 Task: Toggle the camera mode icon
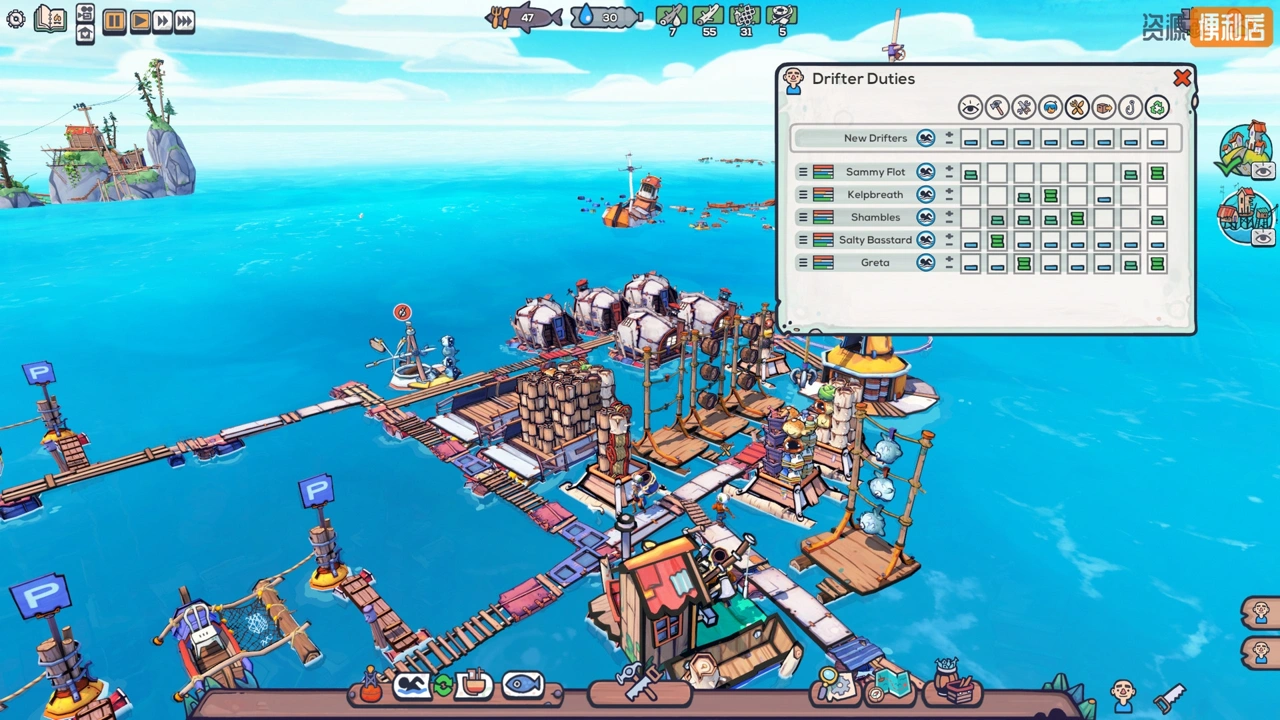(x=85, y=12)
